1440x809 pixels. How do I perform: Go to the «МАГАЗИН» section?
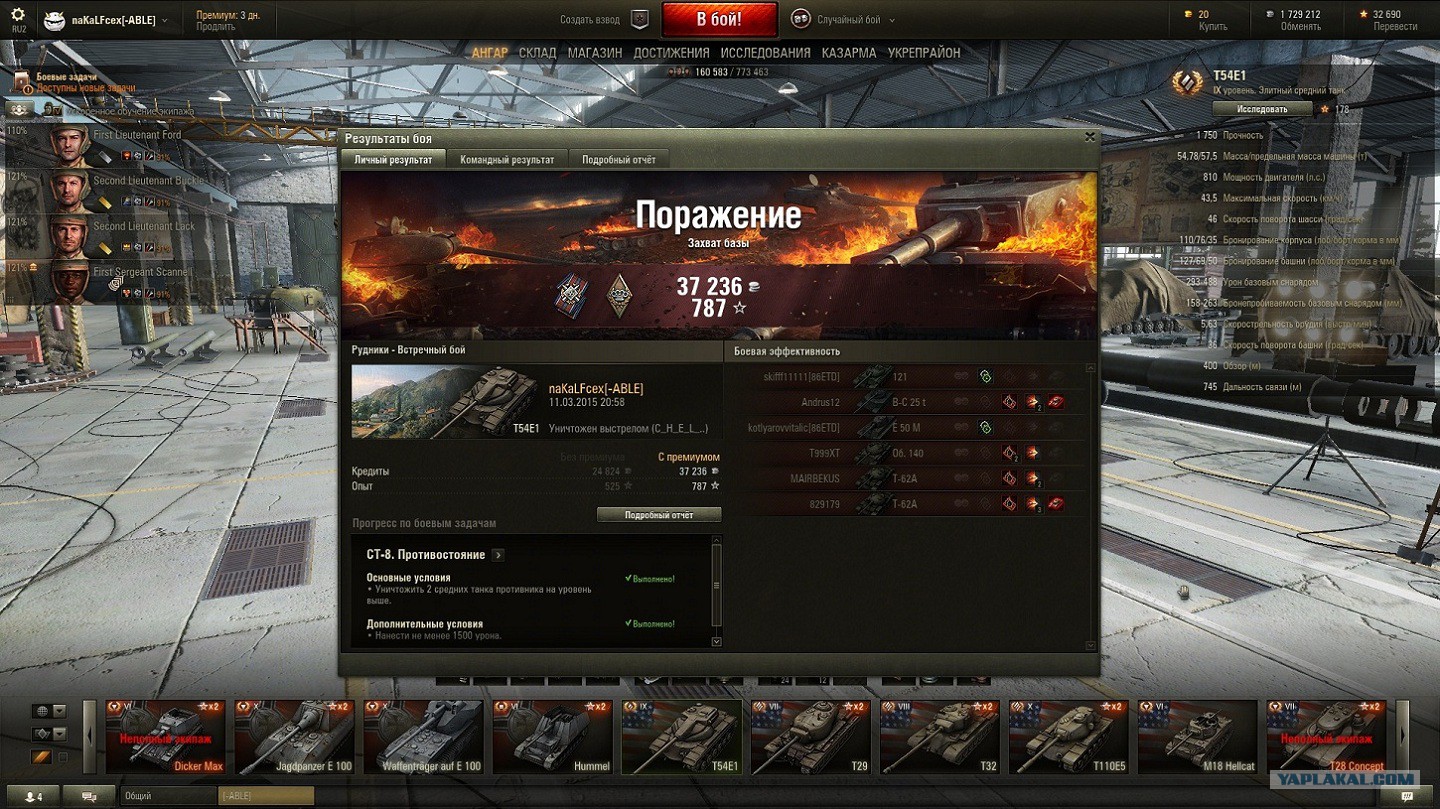tap(595, 53)
